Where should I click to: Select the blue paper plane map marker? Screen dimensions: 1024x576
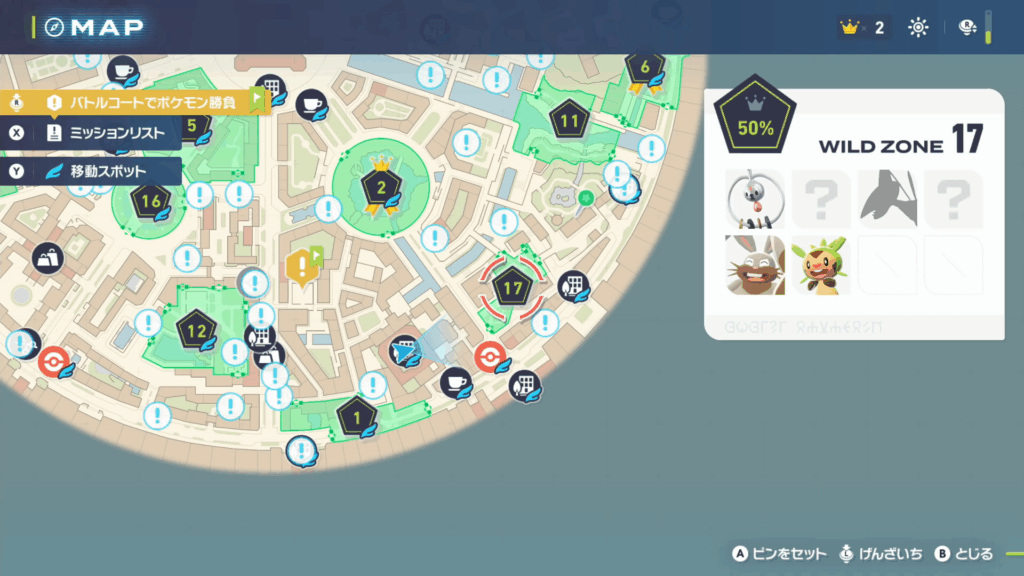tap(404, 351)
